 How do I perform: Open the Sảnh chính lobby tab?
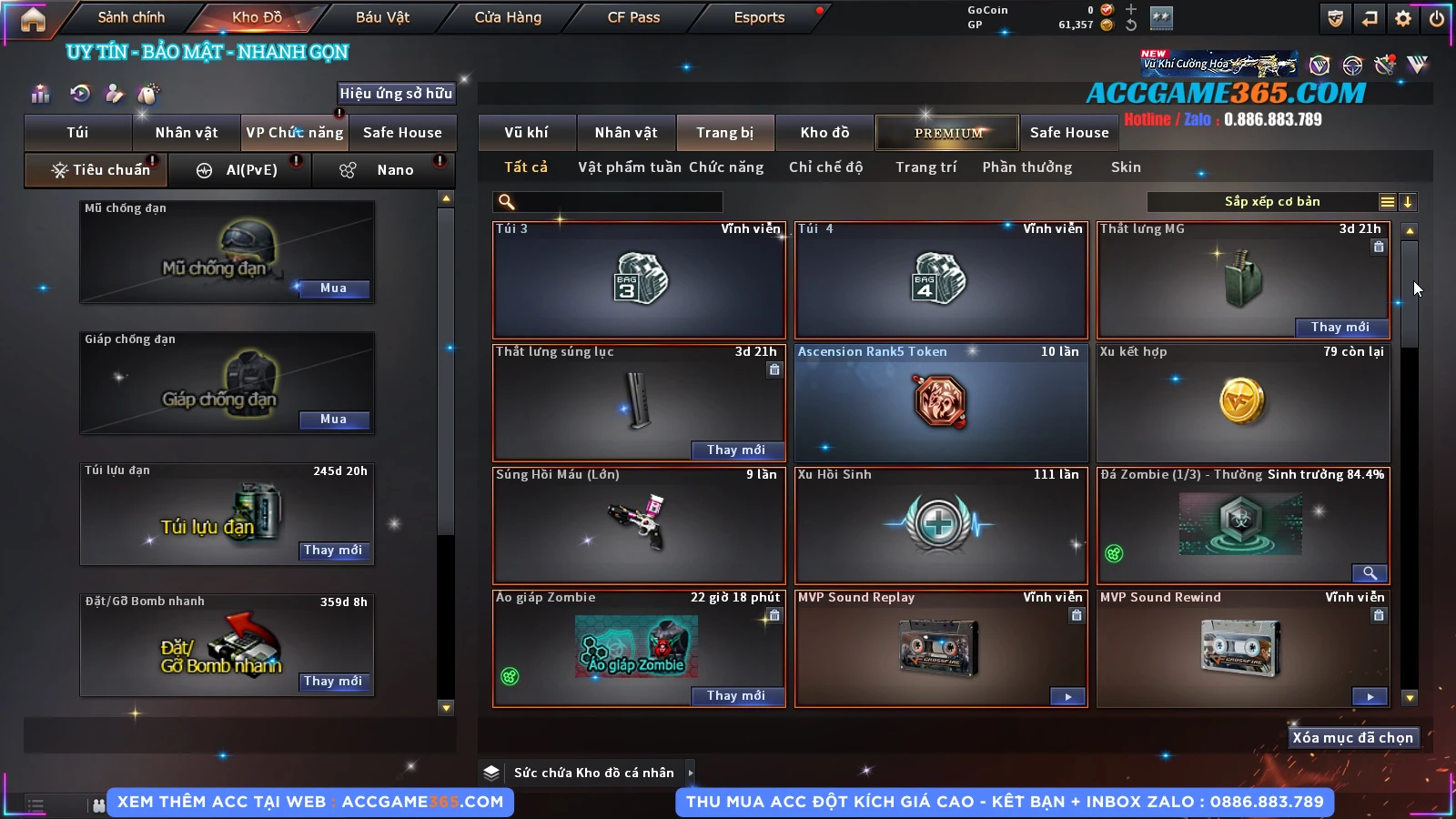click(131, 17)
